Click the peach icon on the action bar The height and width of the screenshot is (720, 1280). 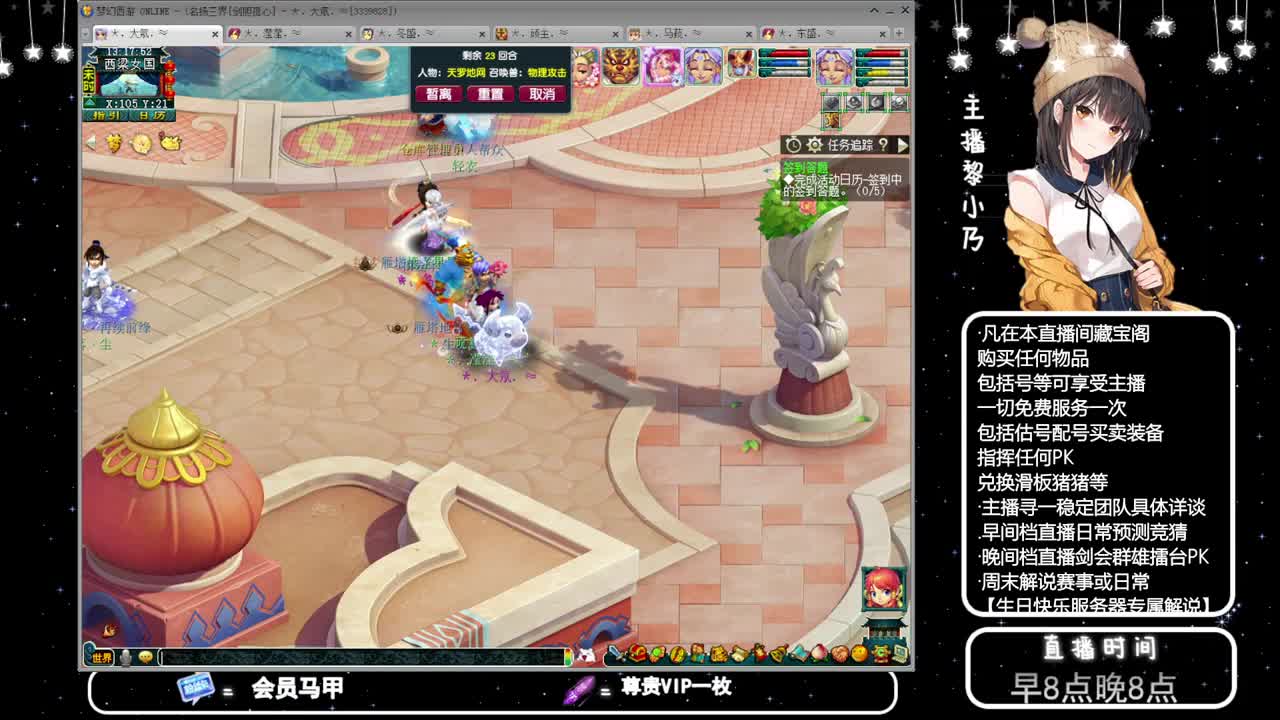(x=819, y=655)
